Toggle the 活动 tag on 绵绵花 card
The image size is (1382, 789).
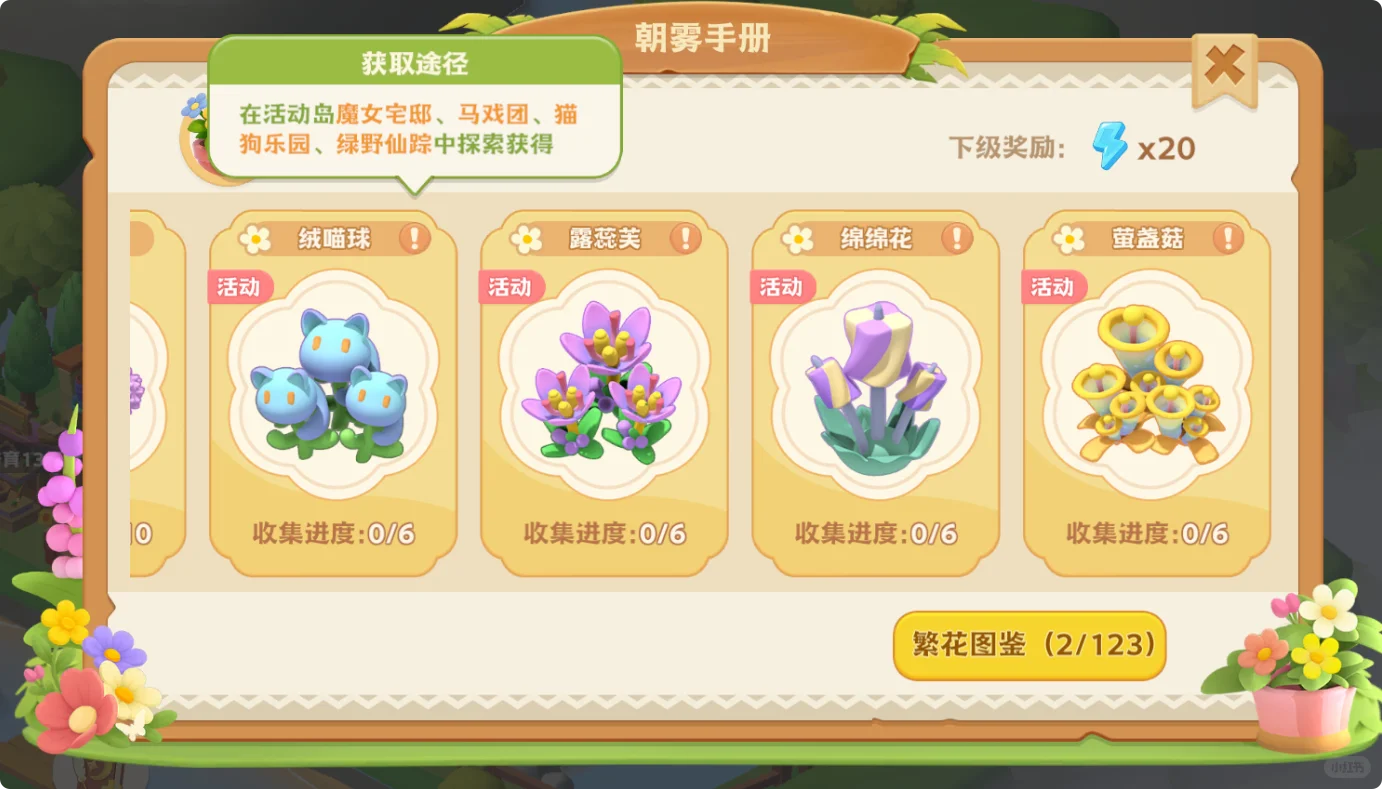781,287
